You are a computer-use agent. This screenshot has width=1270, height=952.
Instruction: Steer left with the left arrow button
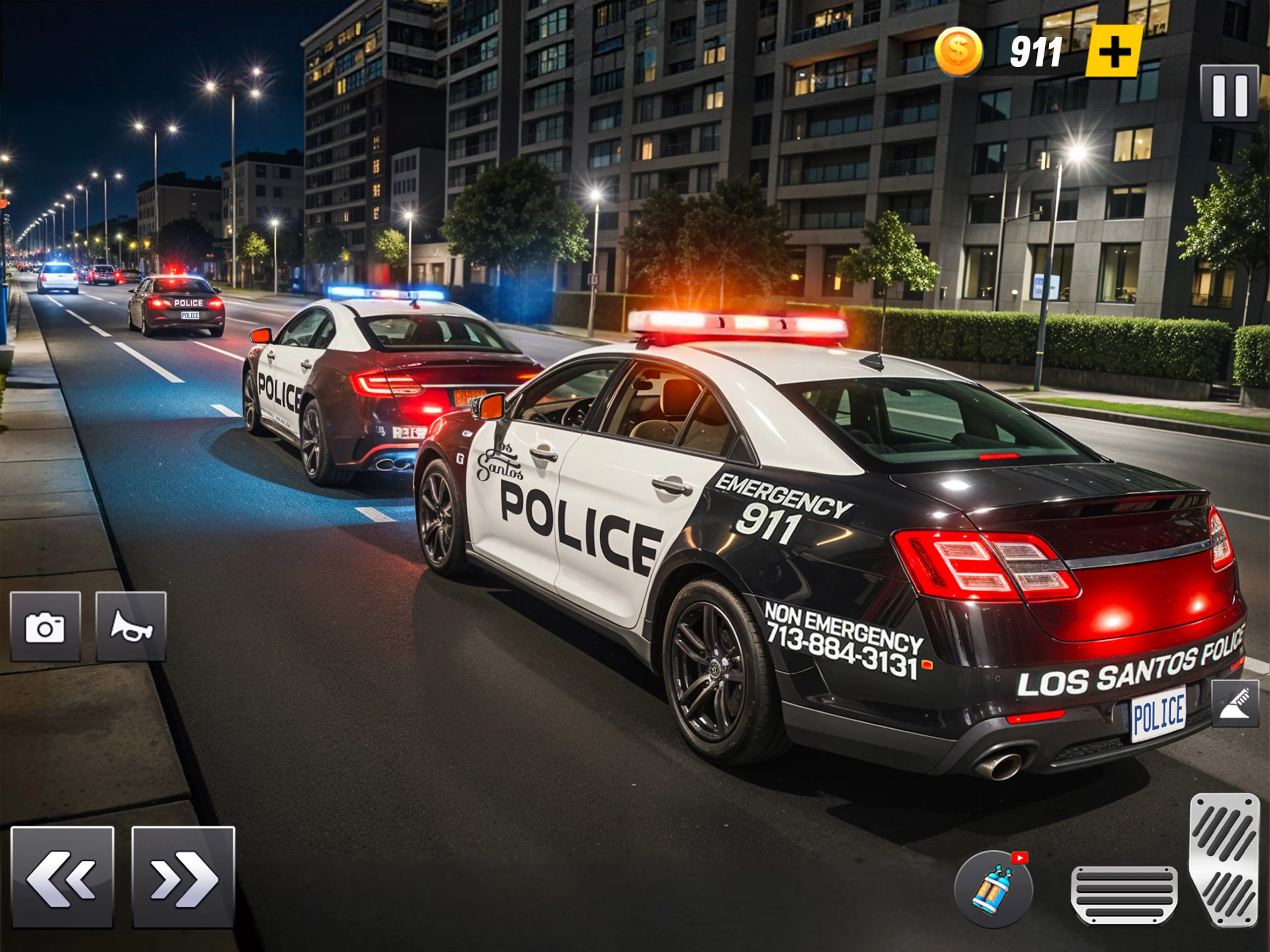pyautogui.click(x=63, y=877)
